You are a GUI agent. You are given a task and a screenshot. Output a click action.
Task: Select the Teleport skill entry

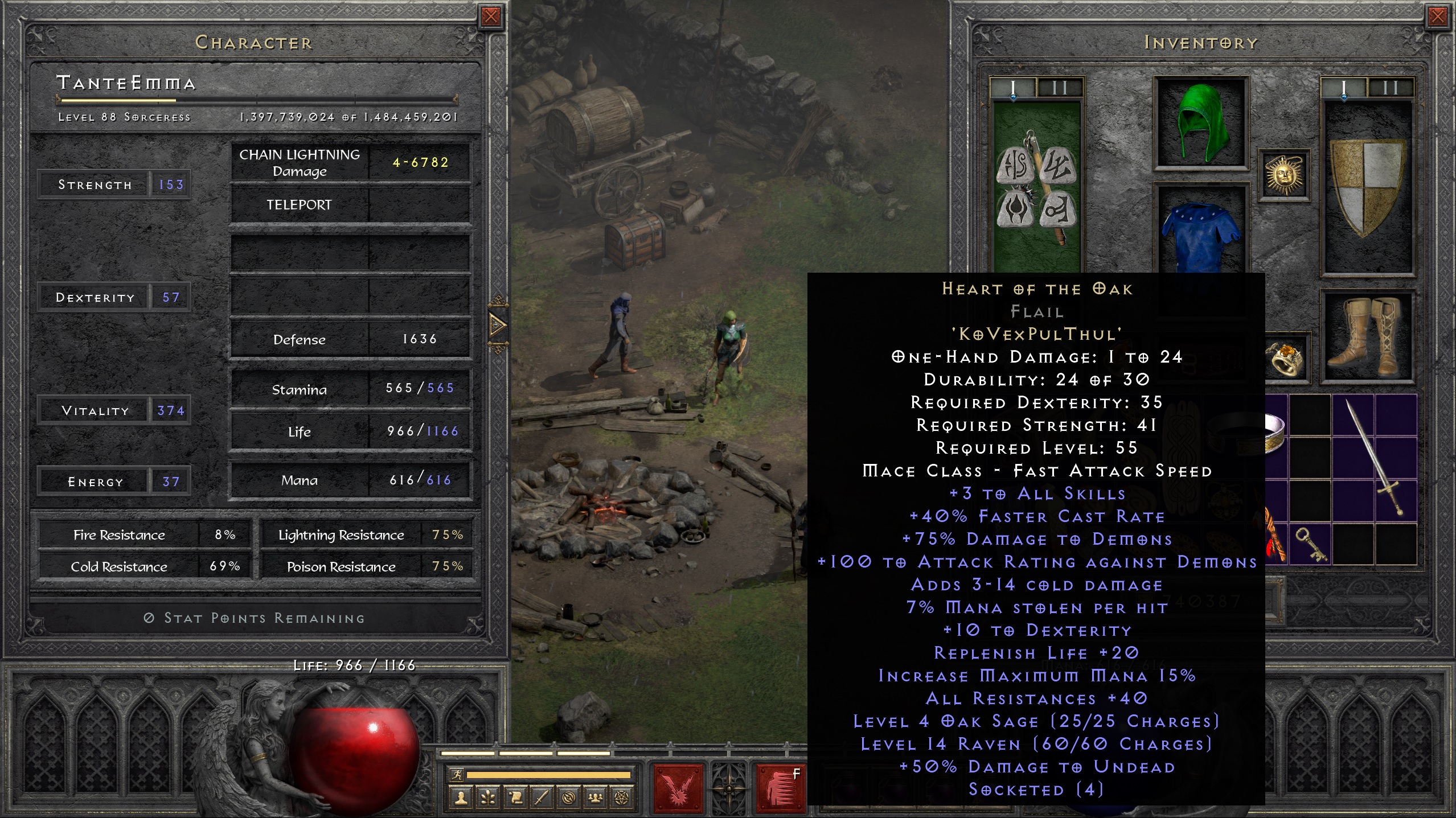point(300,204)
